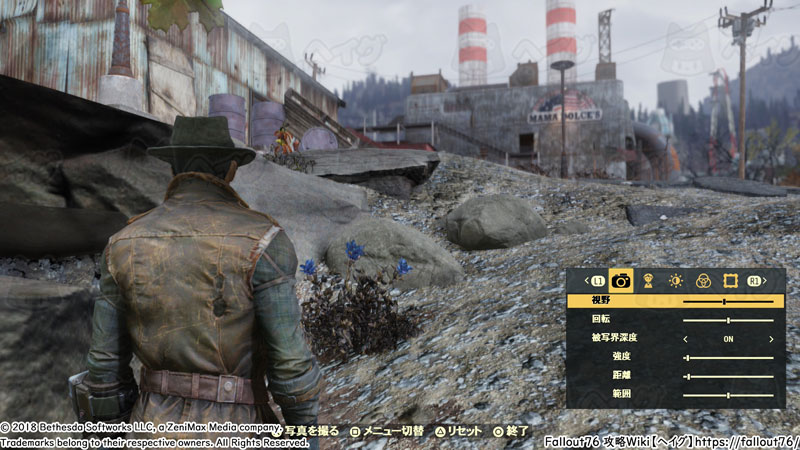The image size is (800, 450).
Task: Open the brightness sun icon tab
Action: (x=676, y=282)
